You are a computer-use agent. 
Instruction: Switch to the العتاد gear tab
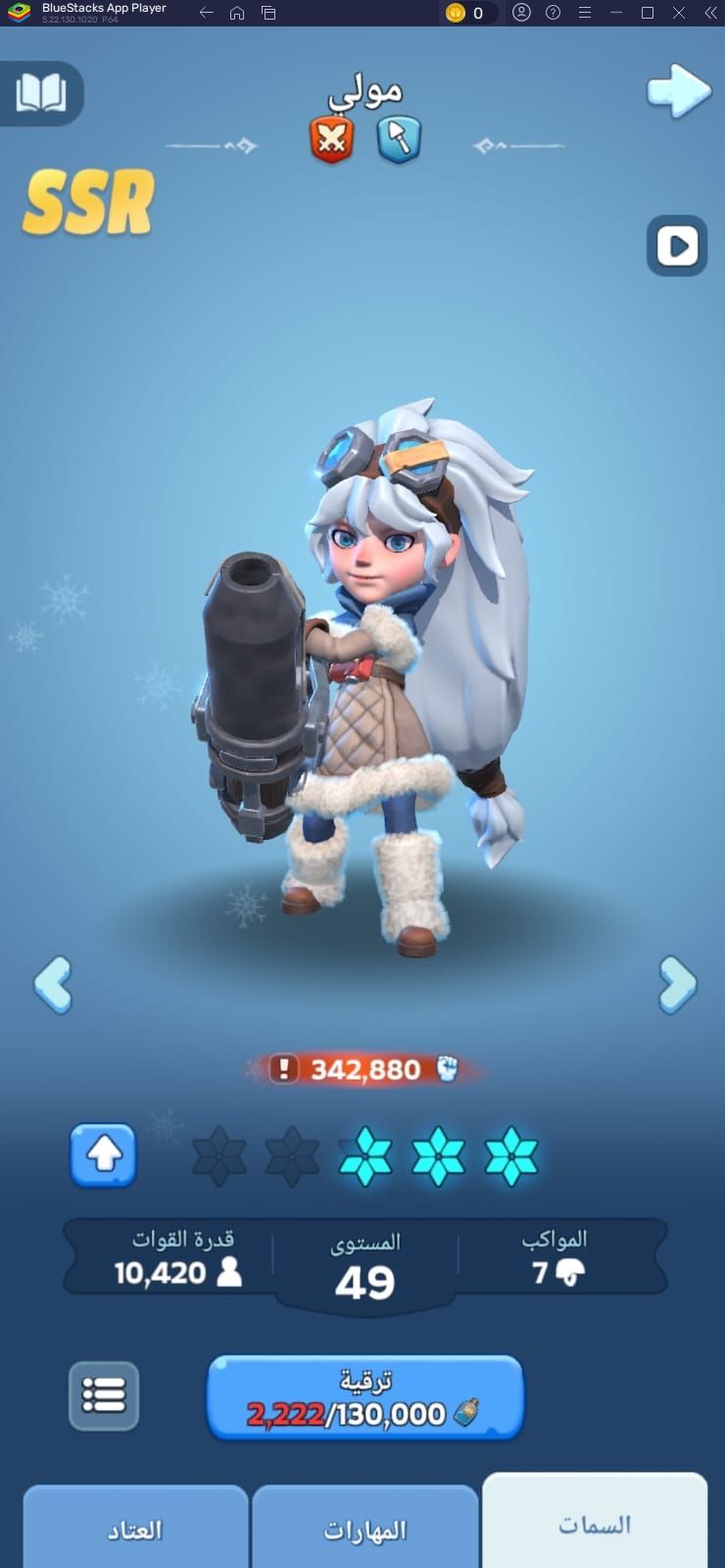135,1529
